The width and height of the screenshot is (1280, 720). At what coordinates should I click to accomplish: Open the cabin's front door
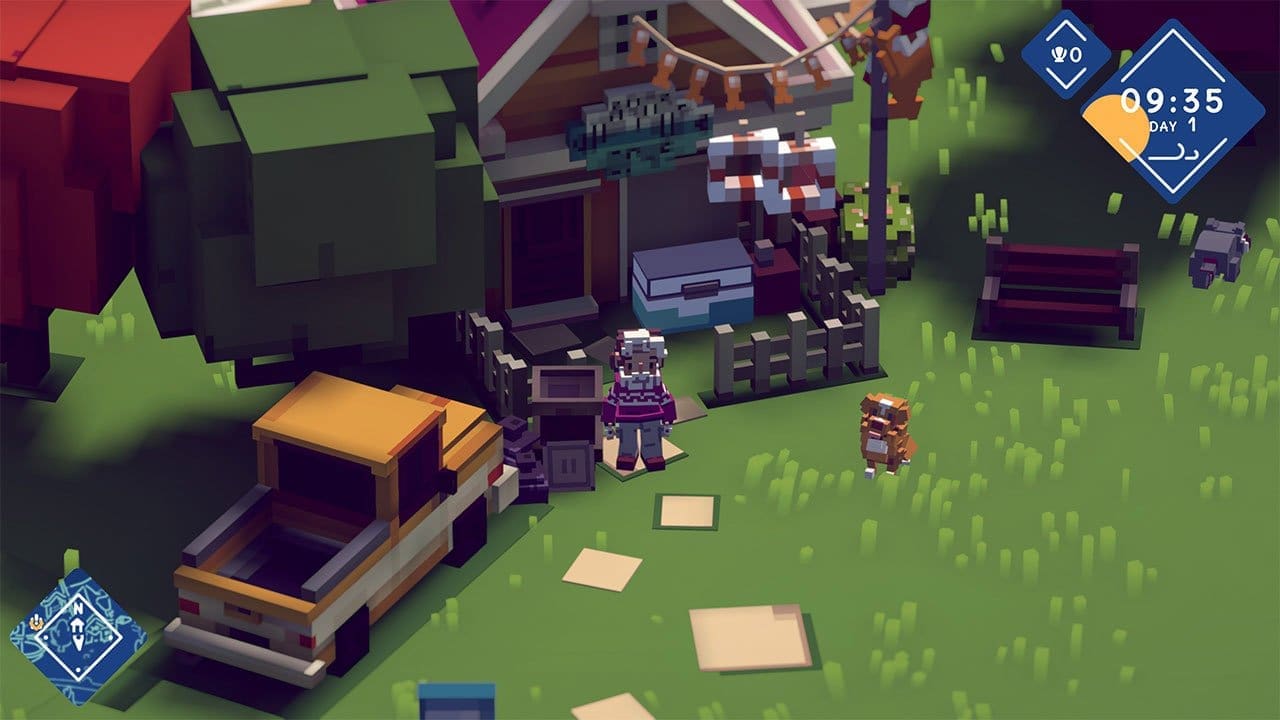pyautogui.click(x=545, y=255)
